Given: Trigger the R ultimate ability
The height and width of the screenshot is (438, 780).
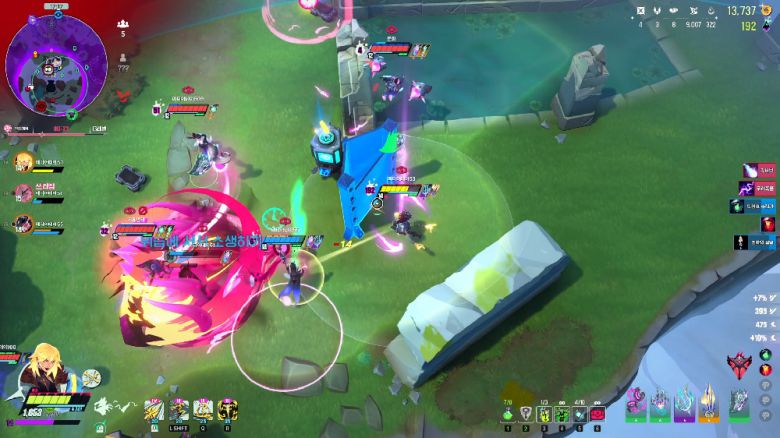Looking at the screenshot, I should pyautogui.click(x=228, y=409).
